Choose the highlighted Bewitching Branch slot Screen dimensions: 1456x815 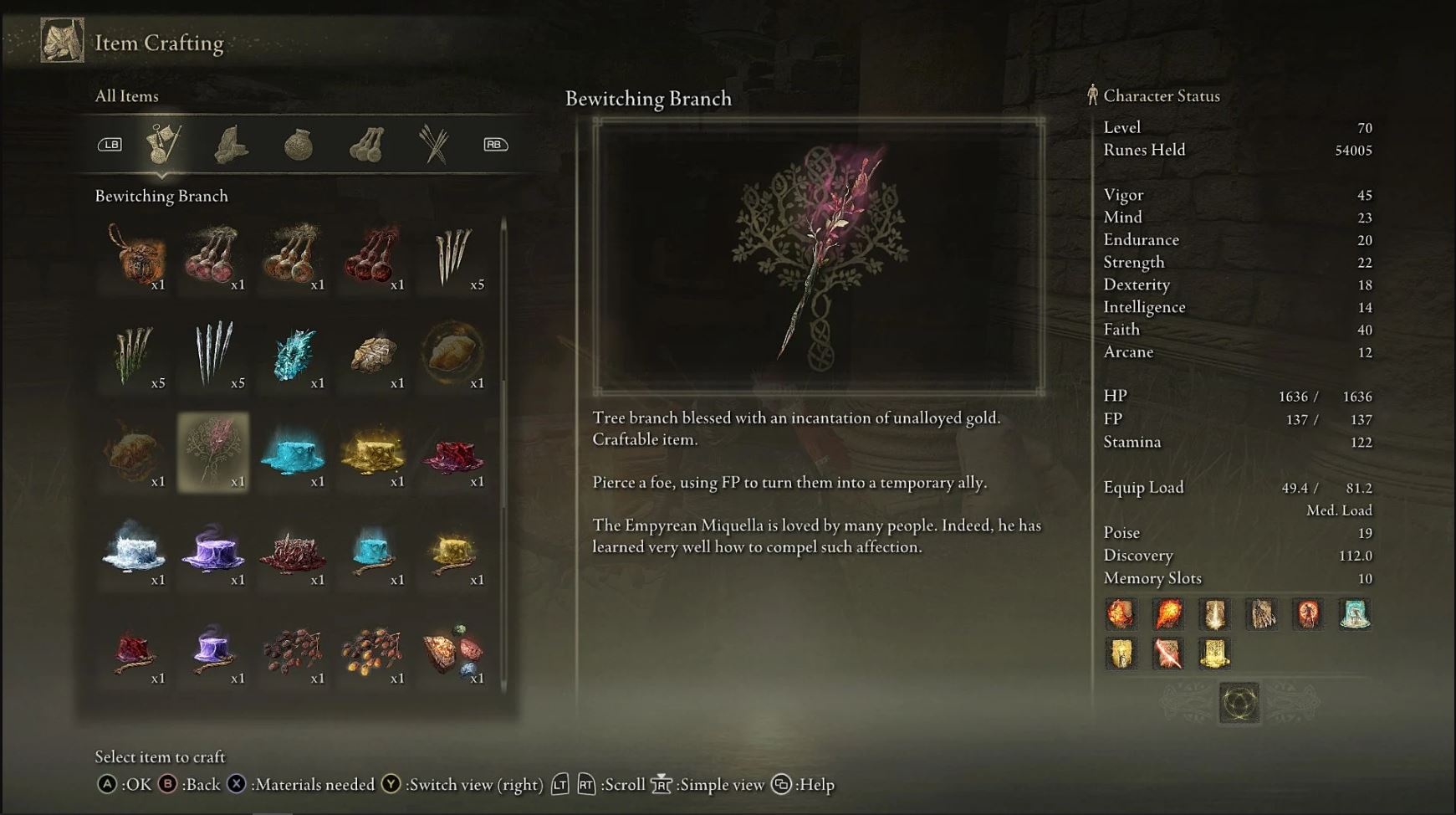click(x=213, y=452)
